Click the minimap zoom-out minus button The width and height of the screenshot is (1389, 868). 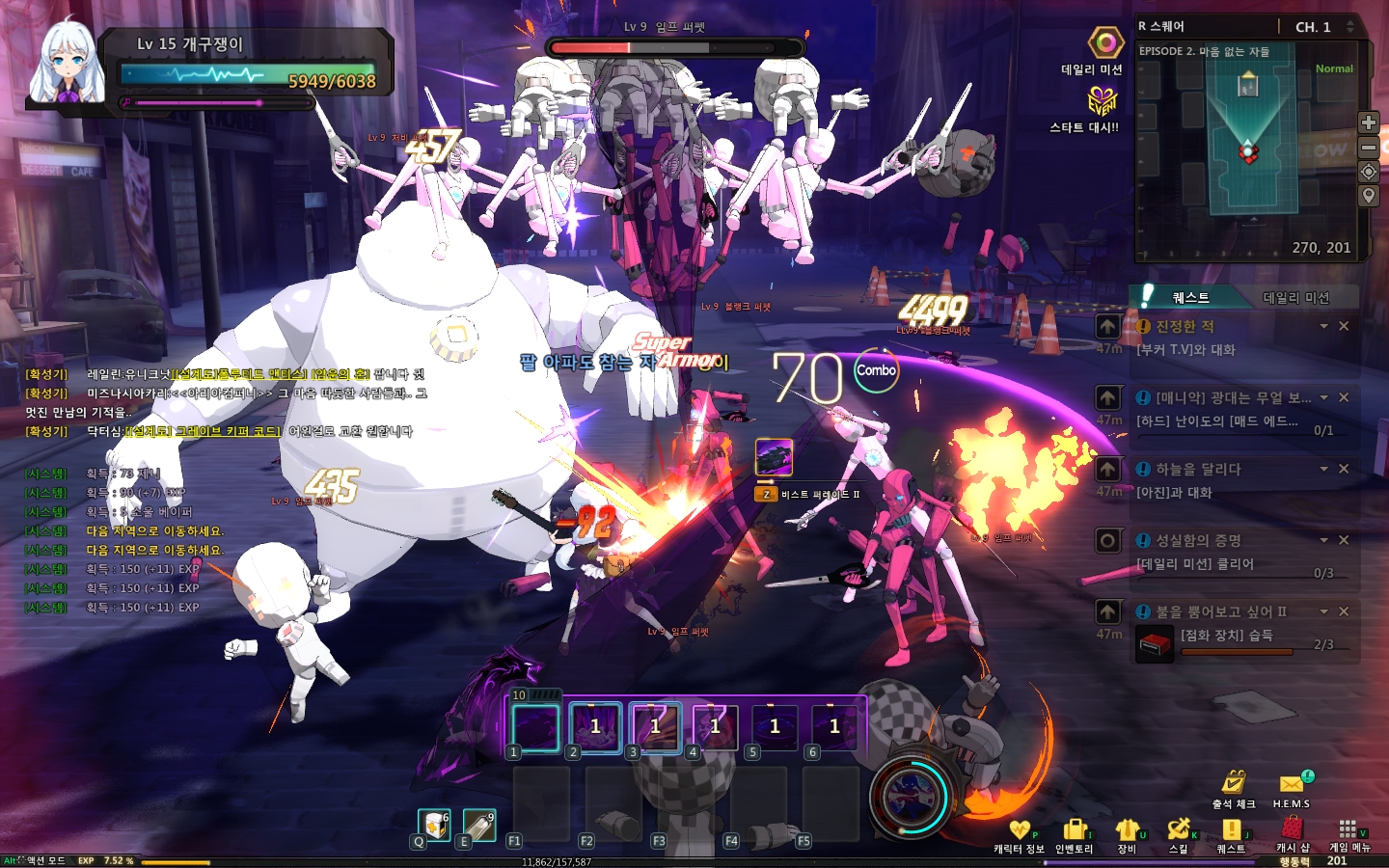click(1368, 148)
